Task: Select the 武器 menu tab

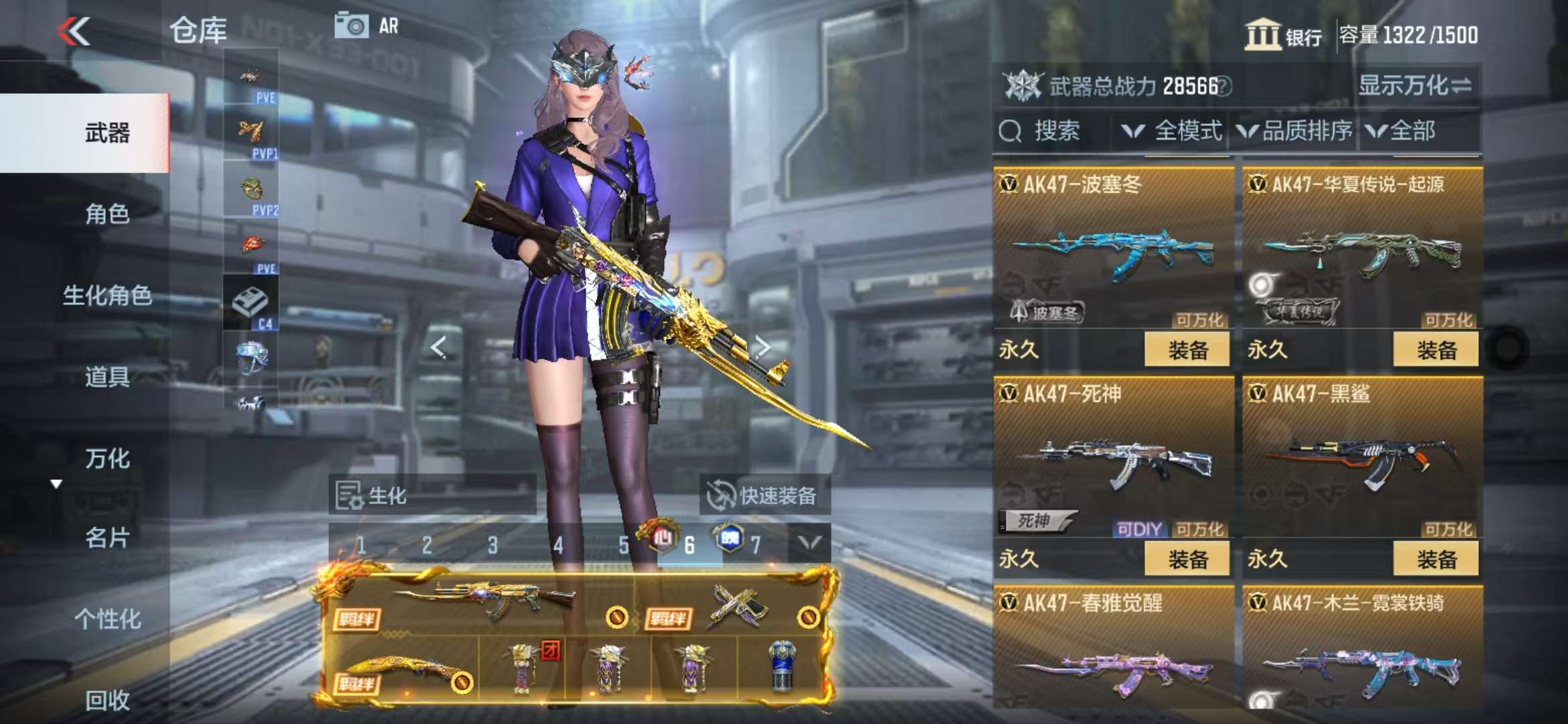Action: (107, 133)
